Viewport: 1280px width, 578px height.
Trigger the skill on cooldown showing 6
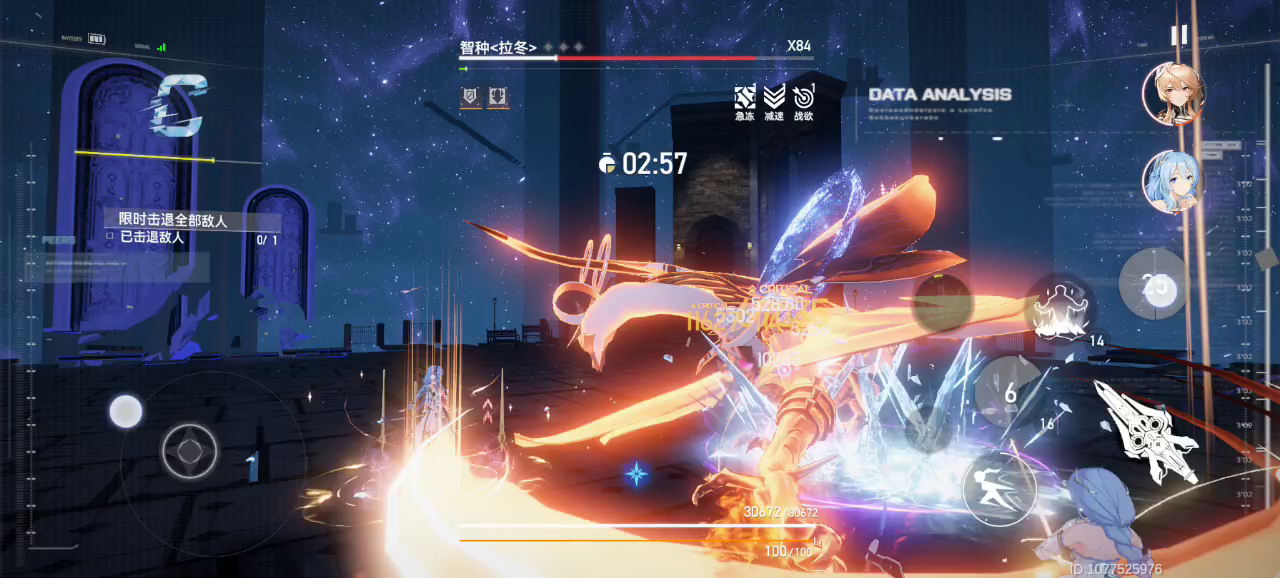1011,393
